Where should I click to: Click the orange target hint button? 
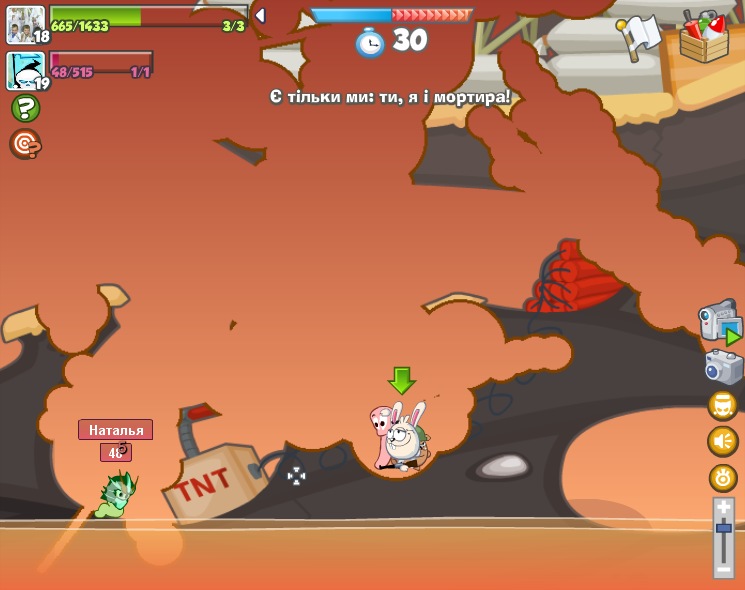click(25, 144)
